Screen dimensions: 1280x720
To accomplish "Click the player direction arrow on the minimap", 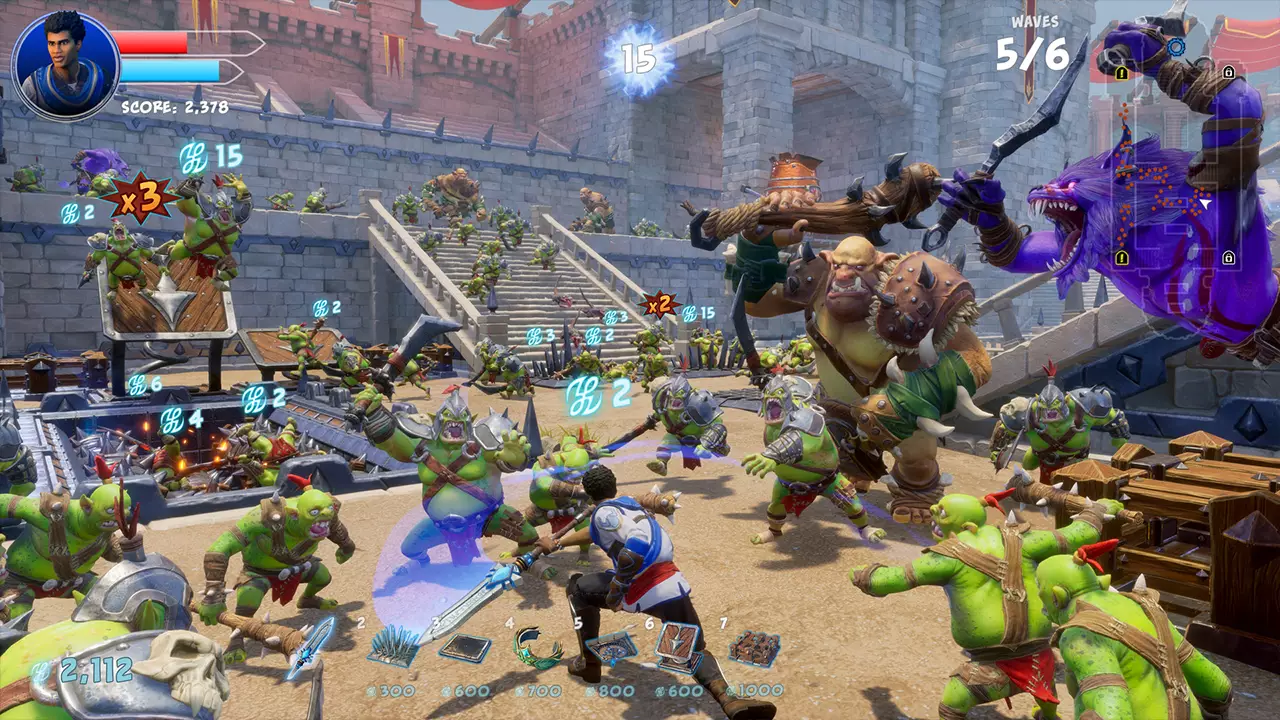I will [x=1204, y=203].
